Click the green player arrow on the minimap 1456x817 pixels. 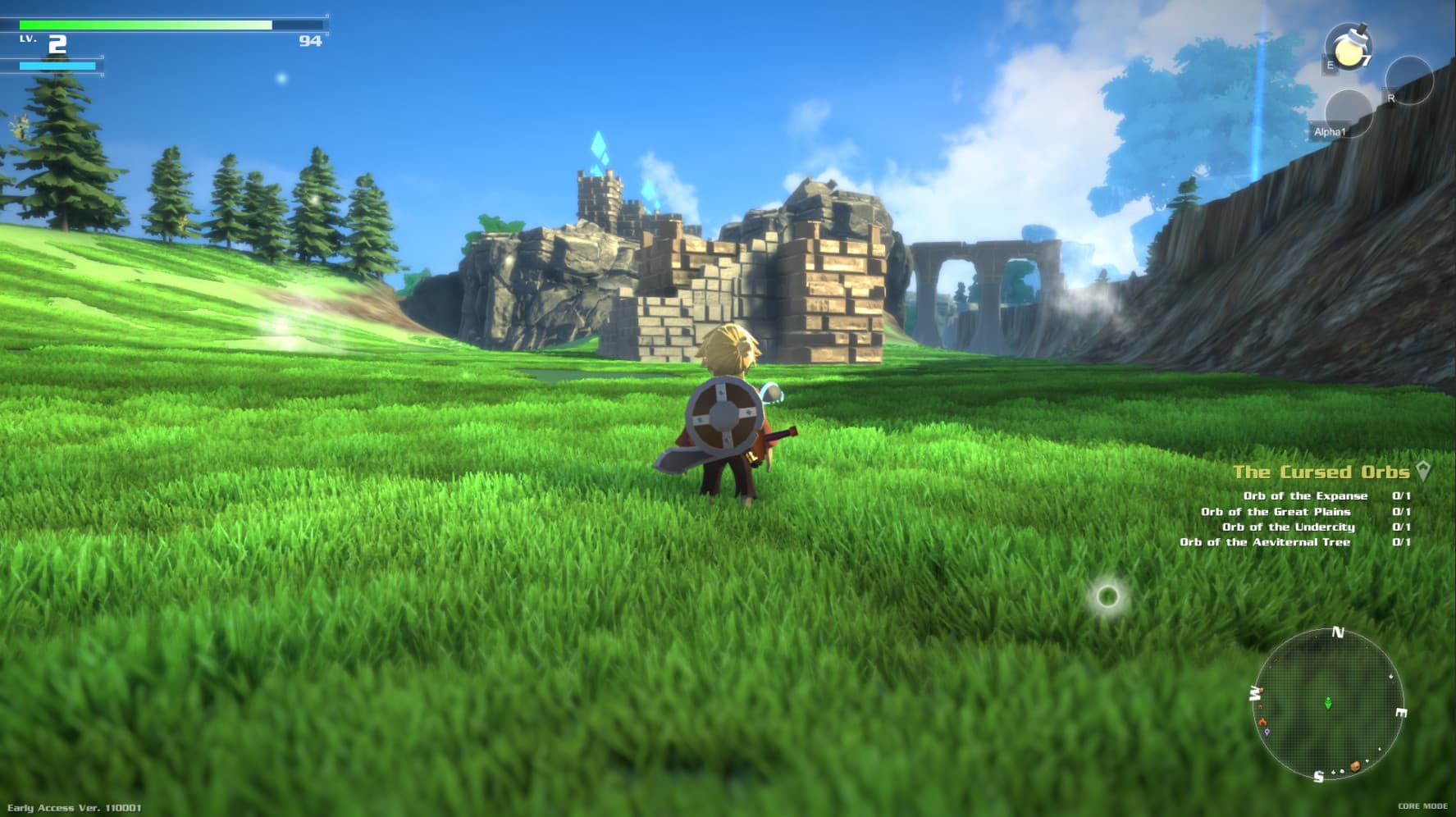click(1328, 703)
